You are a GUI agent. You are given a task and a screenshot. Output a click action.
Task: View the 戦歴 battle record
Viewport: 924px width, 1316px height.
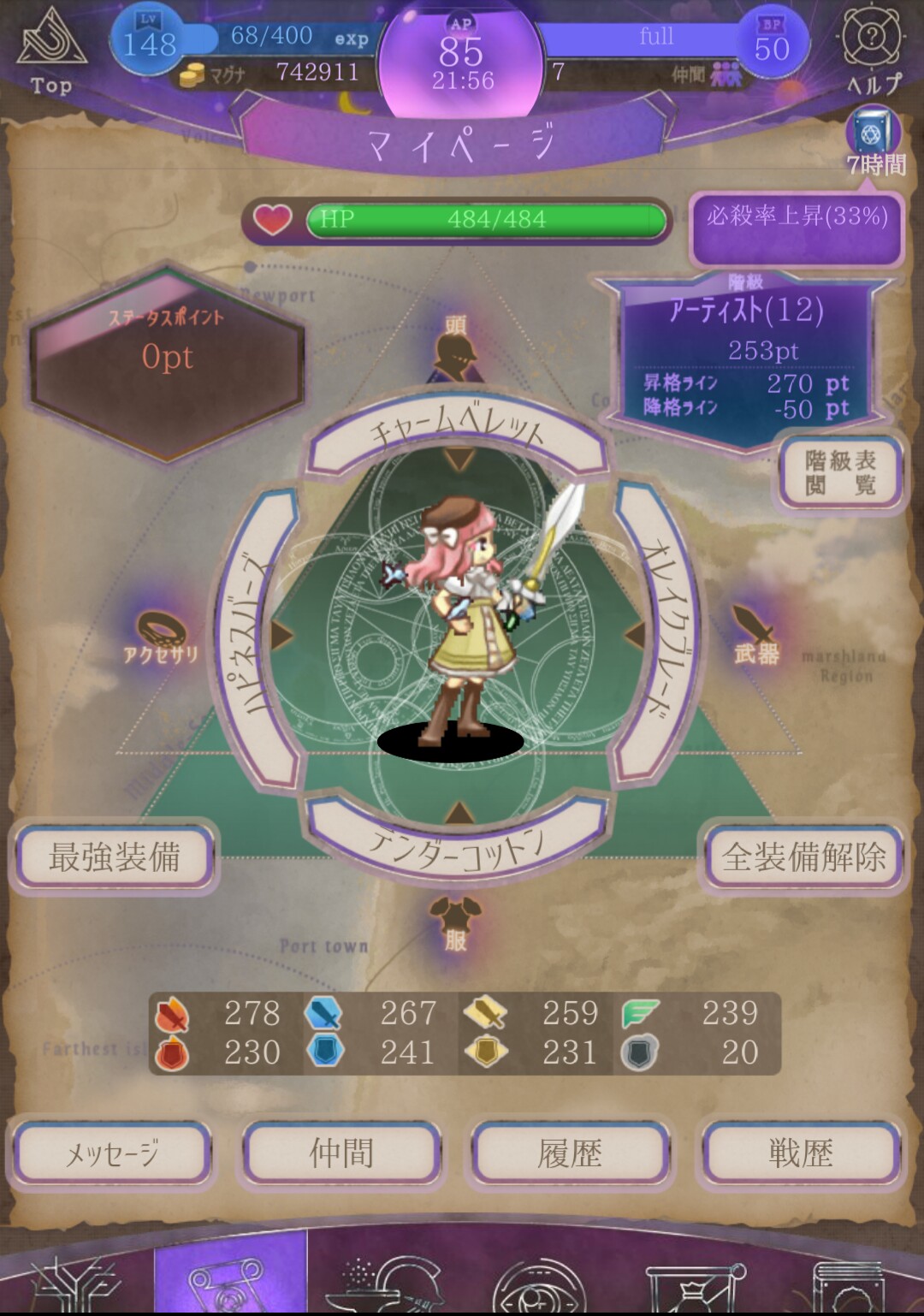coord(800,1154)
